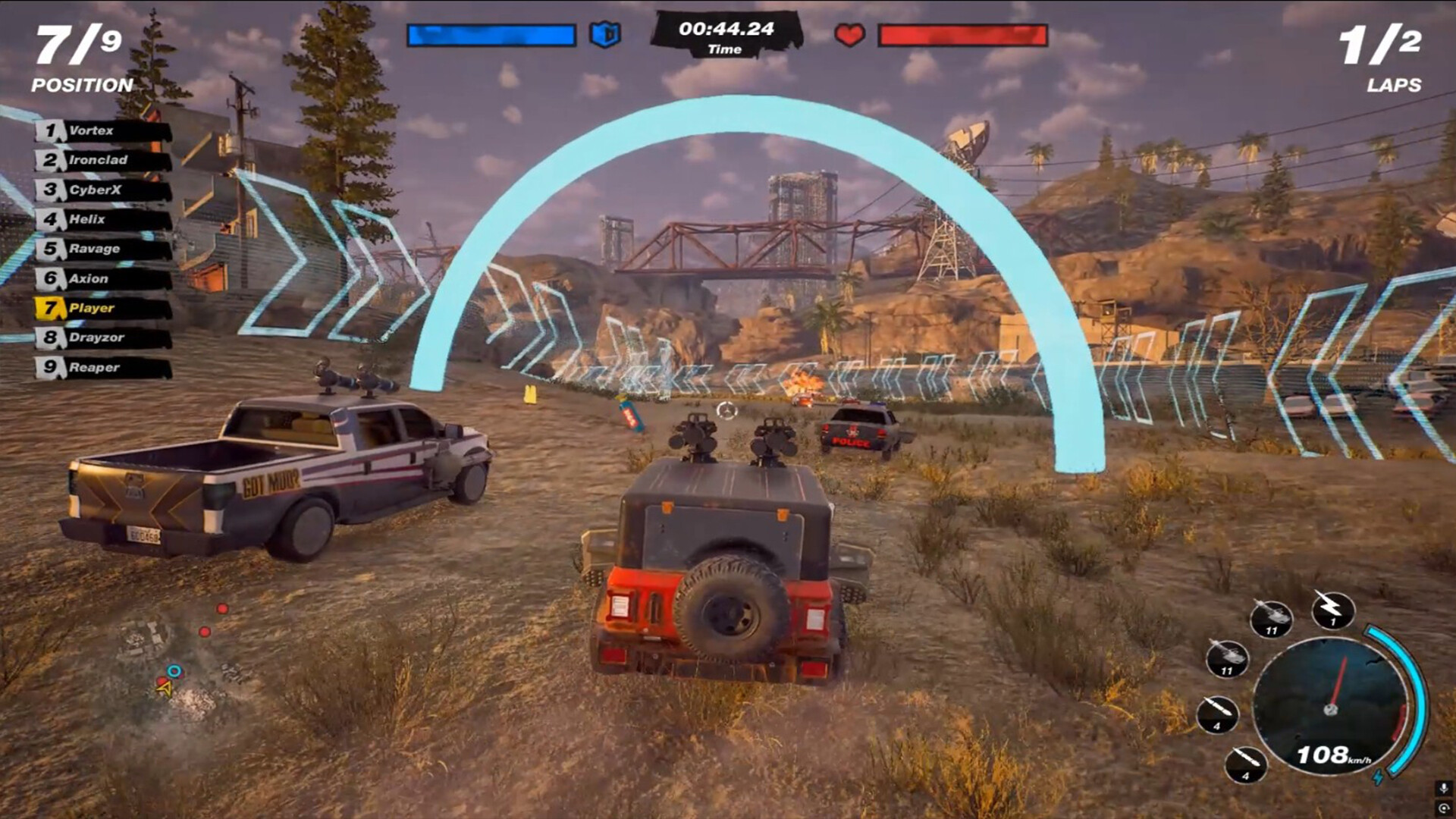Click the lightning nitro boost icon showing 1 charge
1456x819 pixels.
(x=1332, y=607)
